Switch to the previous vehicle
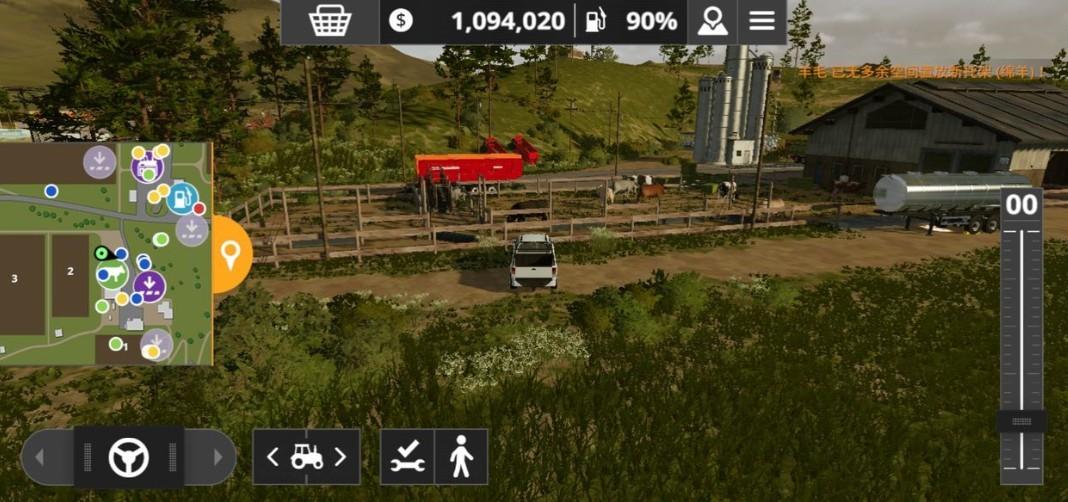 (x=273, y=457)
